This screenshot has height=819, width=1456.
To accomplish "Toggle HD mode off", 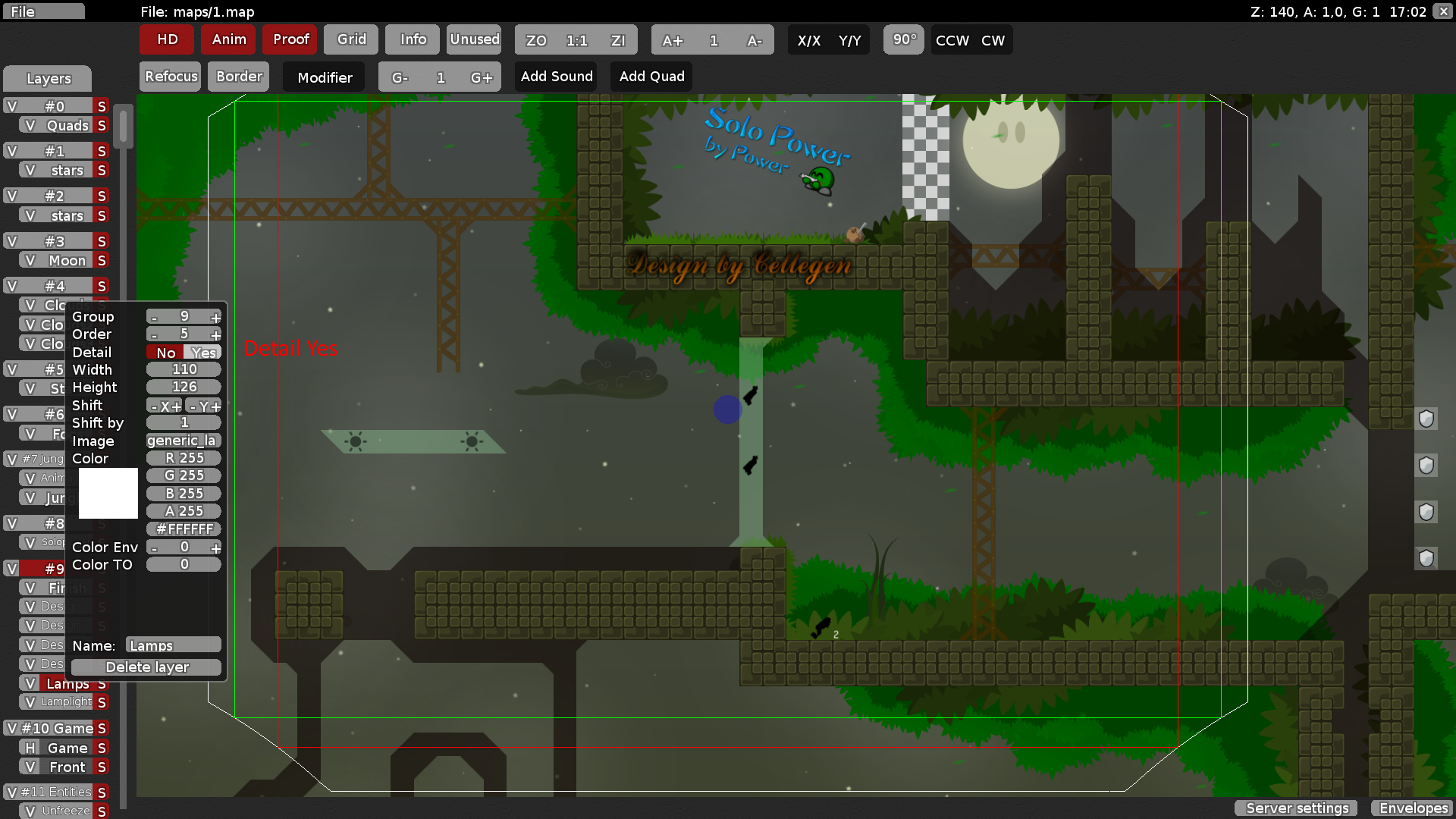I will point(166,39).
